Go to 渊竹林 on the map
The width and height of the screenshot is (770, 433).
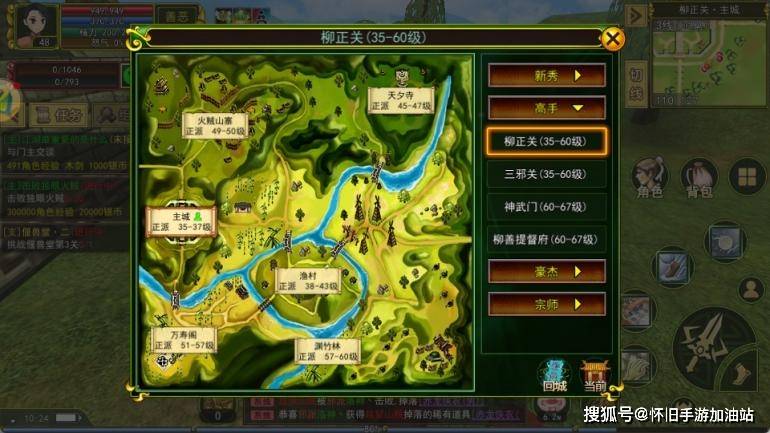click(x=327, y=349)
